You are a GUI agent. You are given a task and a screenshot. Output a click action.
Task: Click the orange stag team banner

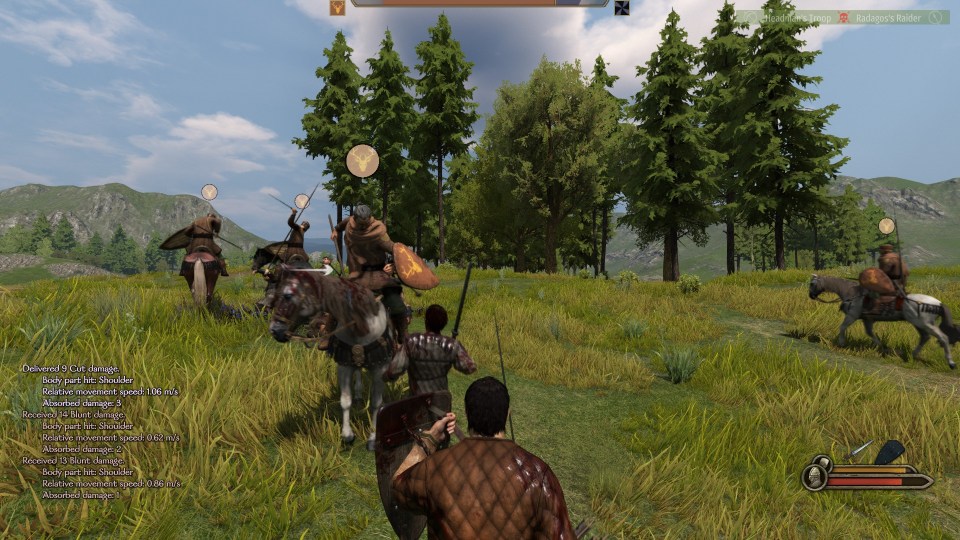click(x=337, y=8)
